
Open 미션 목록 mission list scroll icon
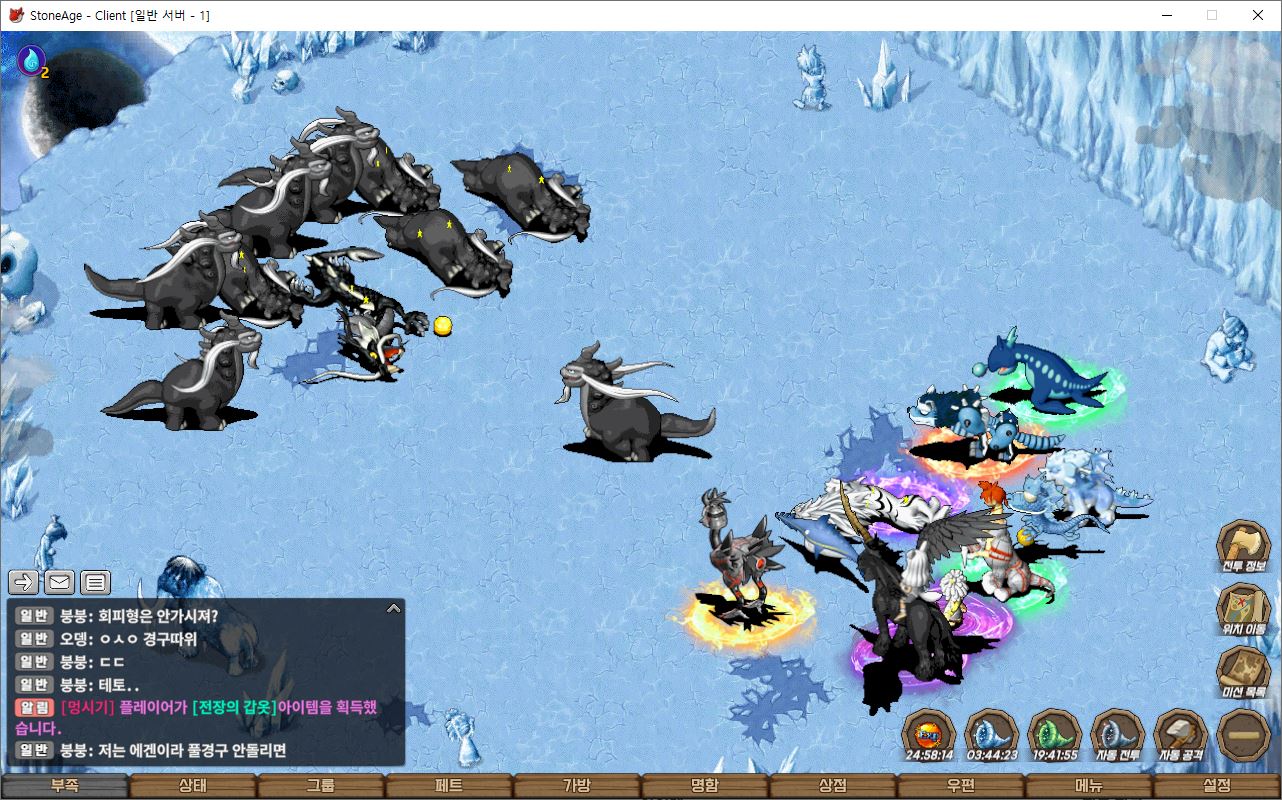click(1243, 671)
